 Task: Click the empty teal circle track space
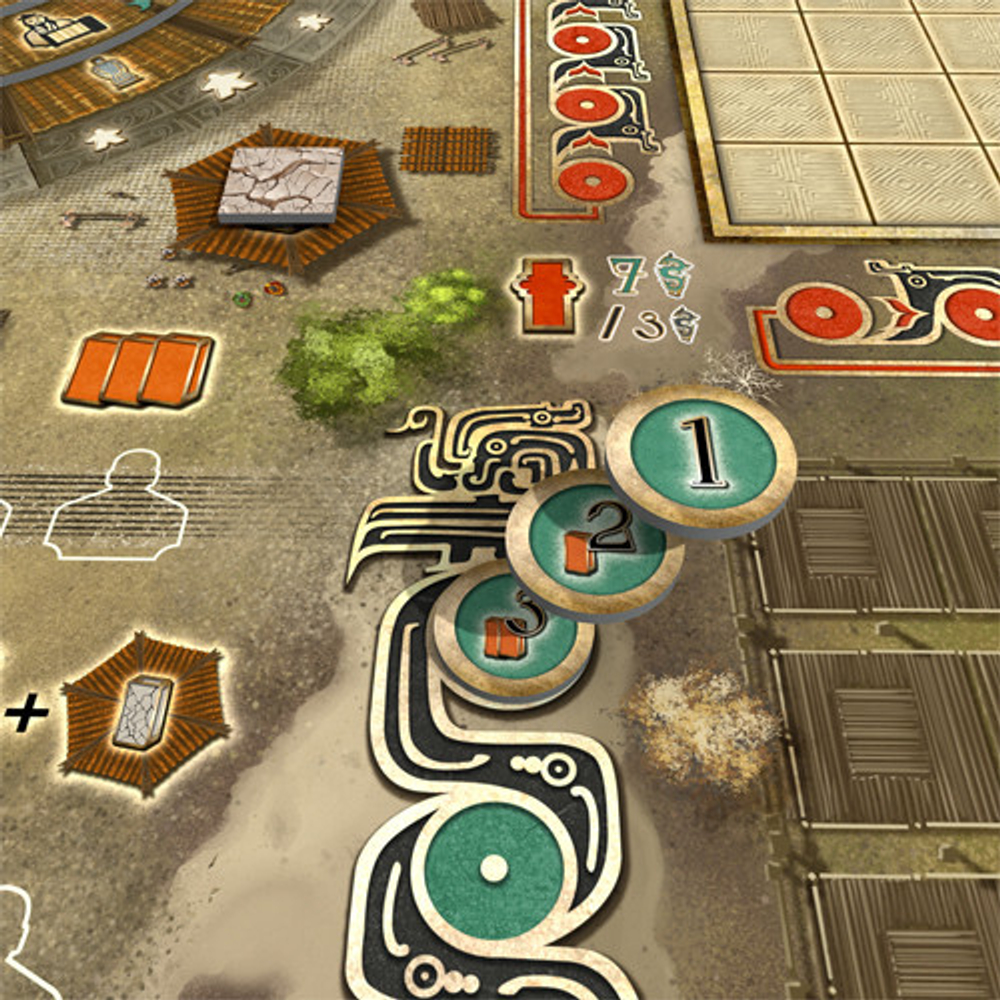click(493, 867)
